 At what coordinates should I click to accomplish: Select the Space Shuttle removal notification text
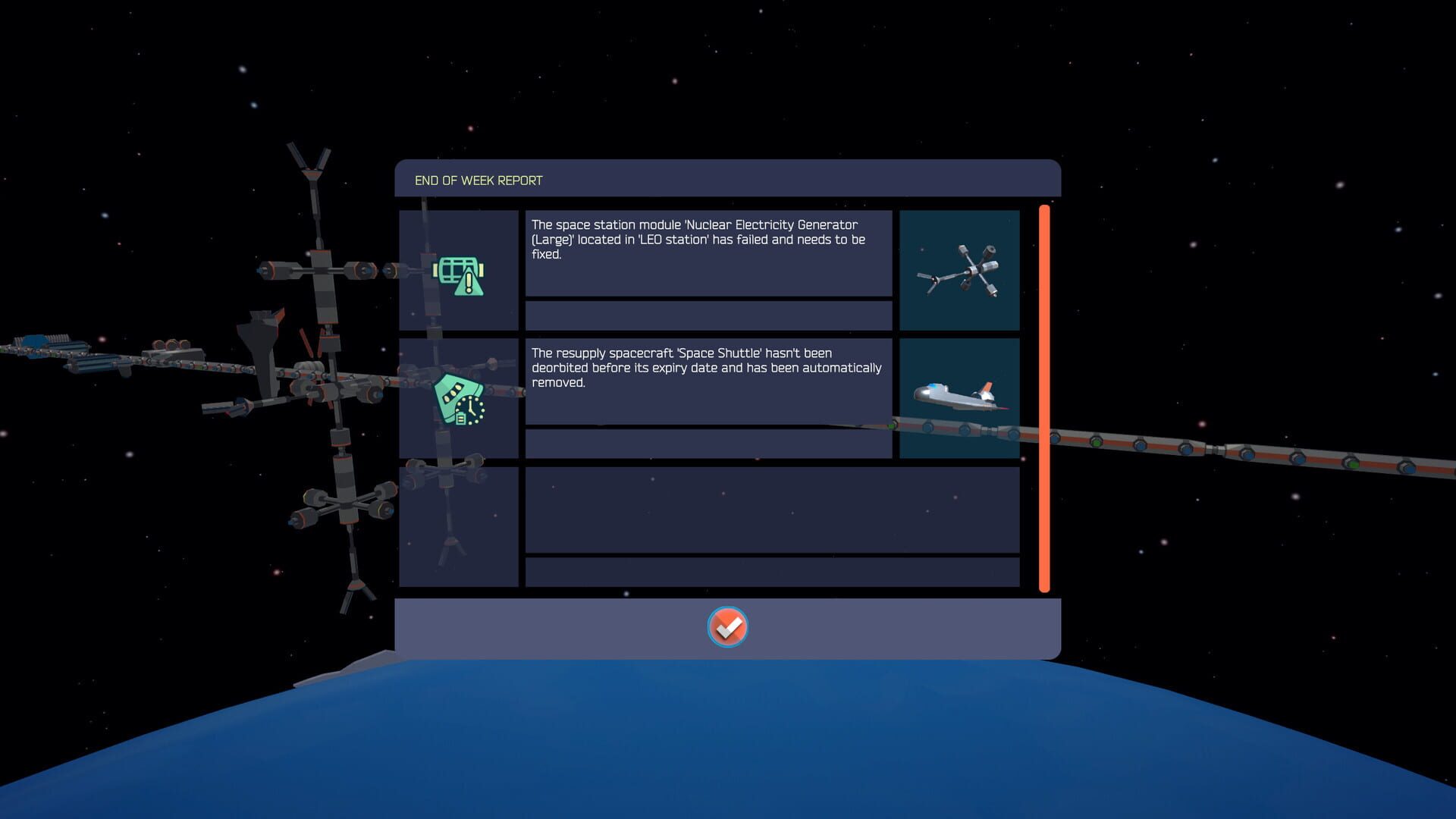point(709,381)
